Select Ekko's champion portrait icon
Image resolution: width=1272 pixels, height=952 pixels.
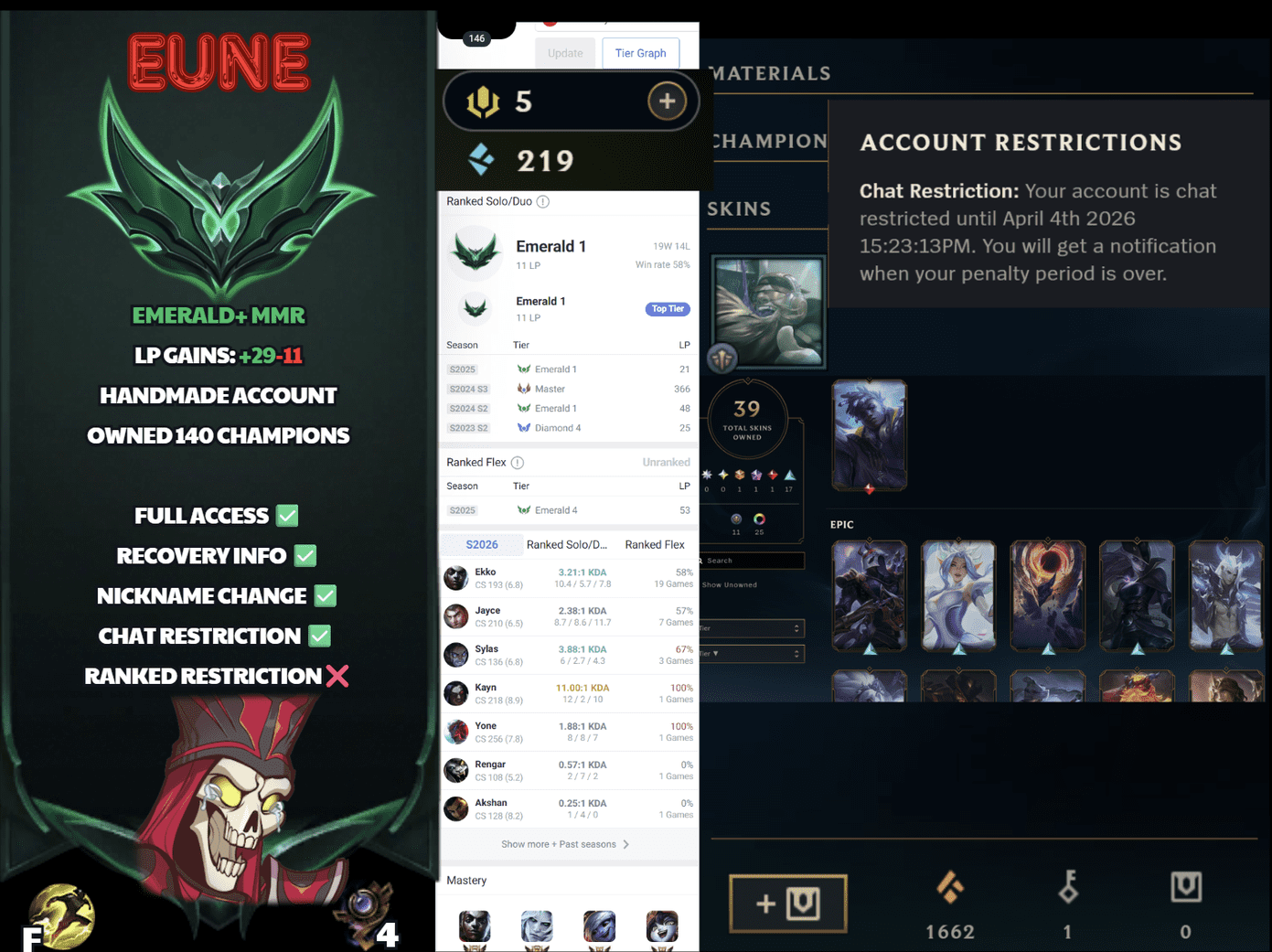455,578
